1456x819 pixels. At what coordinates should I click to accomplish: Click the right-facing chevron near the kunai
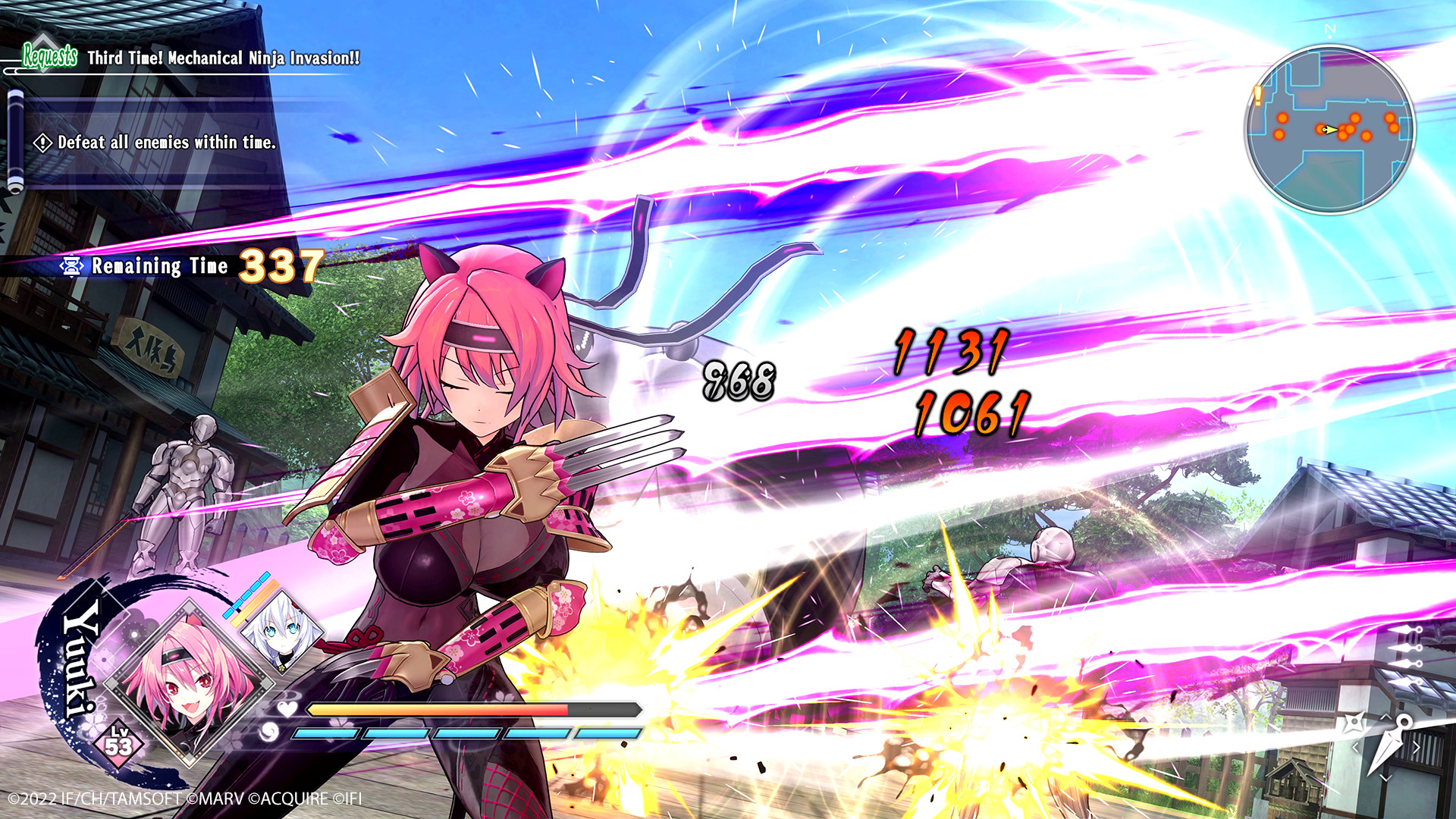click(x=1417, y=746)
